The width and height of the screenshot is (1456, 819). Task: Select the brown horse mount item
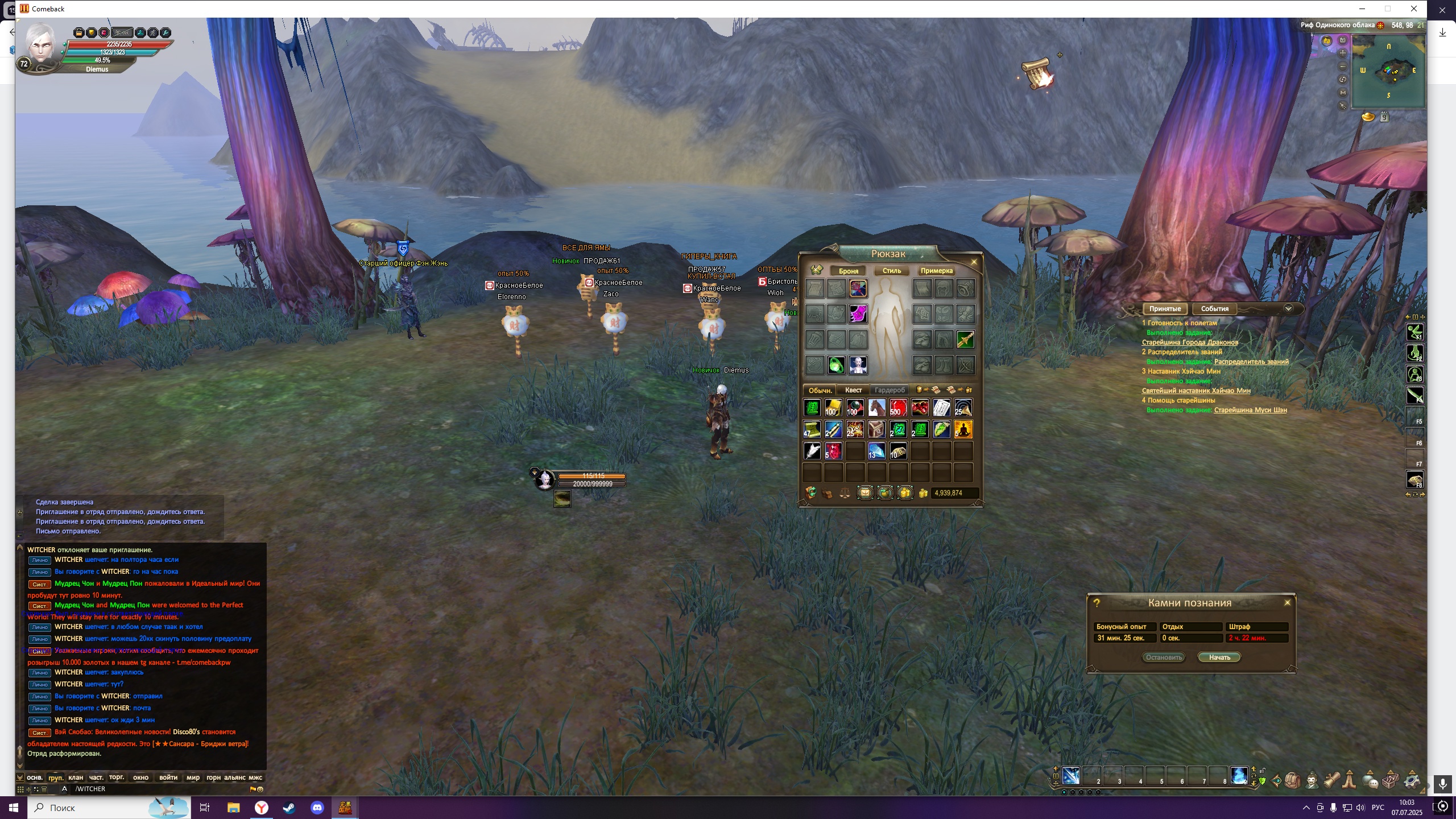876,408
